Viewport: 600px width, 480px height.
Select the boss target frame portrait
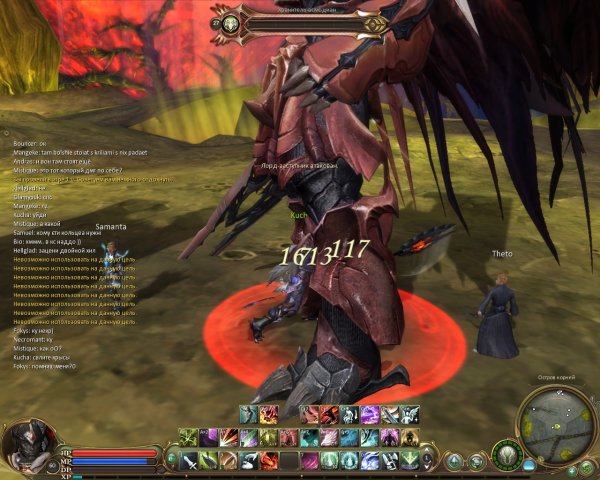pyautogui.click(x=231, y=22)
